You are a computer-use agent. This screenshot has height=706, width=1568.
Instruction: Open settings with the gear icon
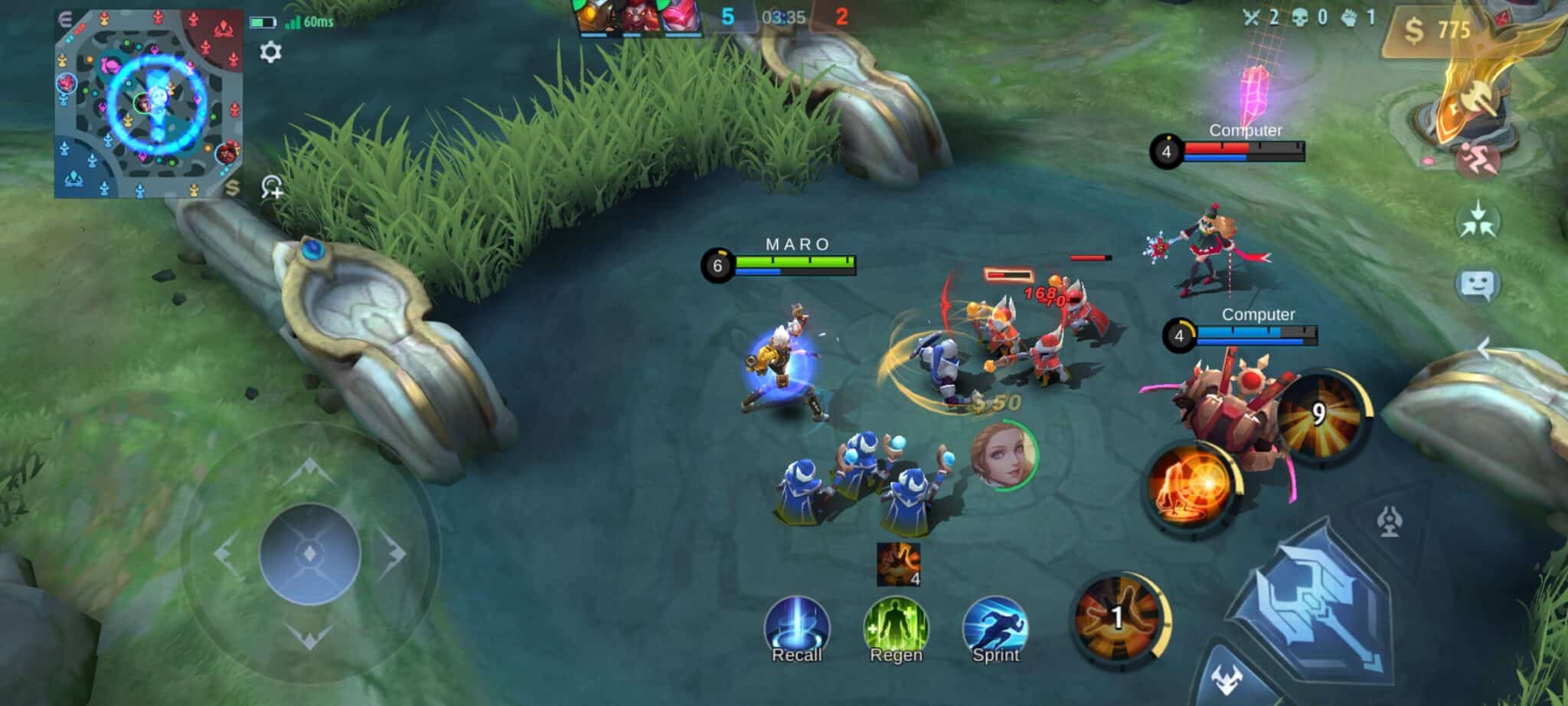point(270,52)
